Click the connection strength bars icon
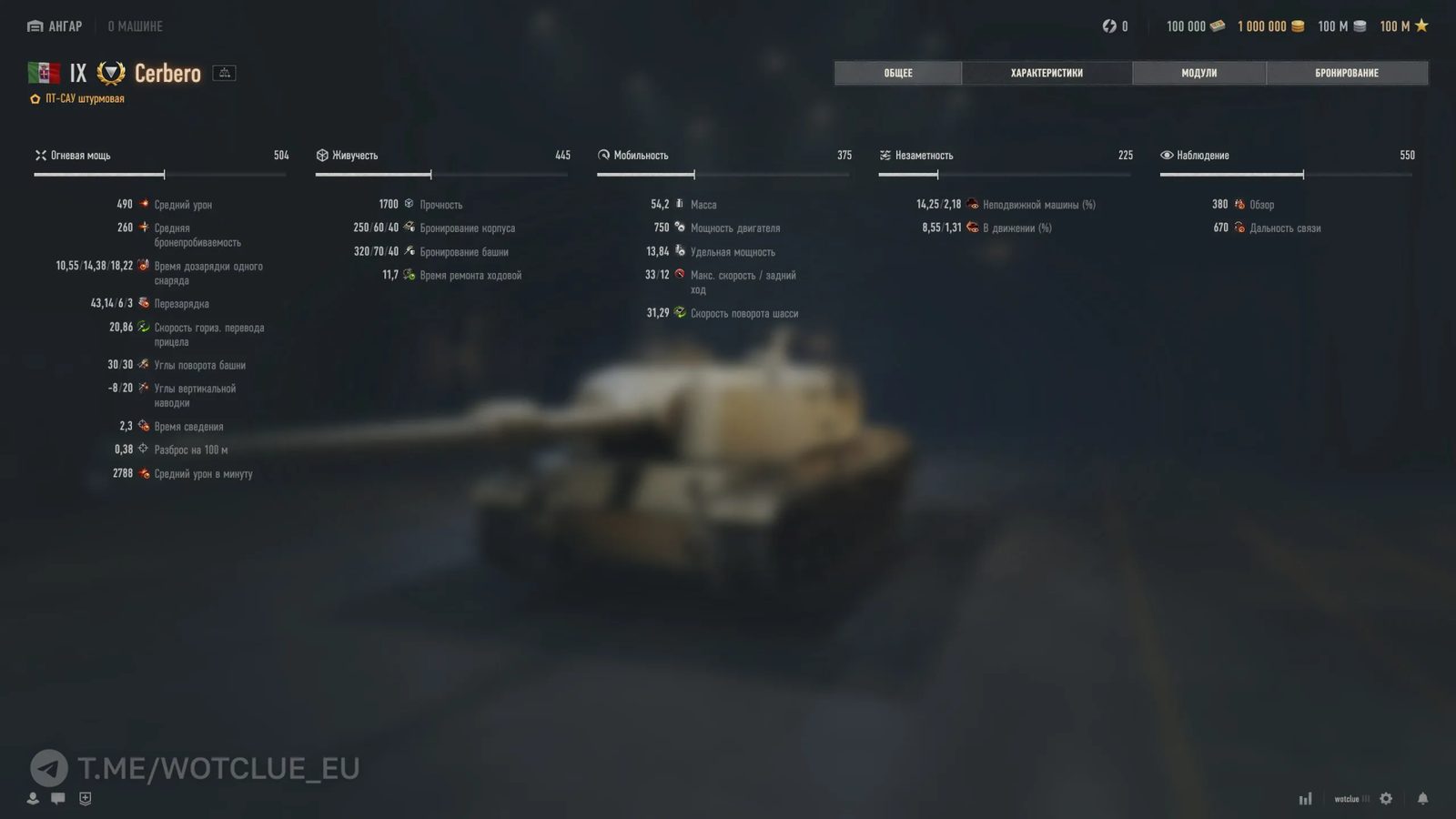Screen dimensions: 1456x819 pyautogui.click(x=1305, y=798)
